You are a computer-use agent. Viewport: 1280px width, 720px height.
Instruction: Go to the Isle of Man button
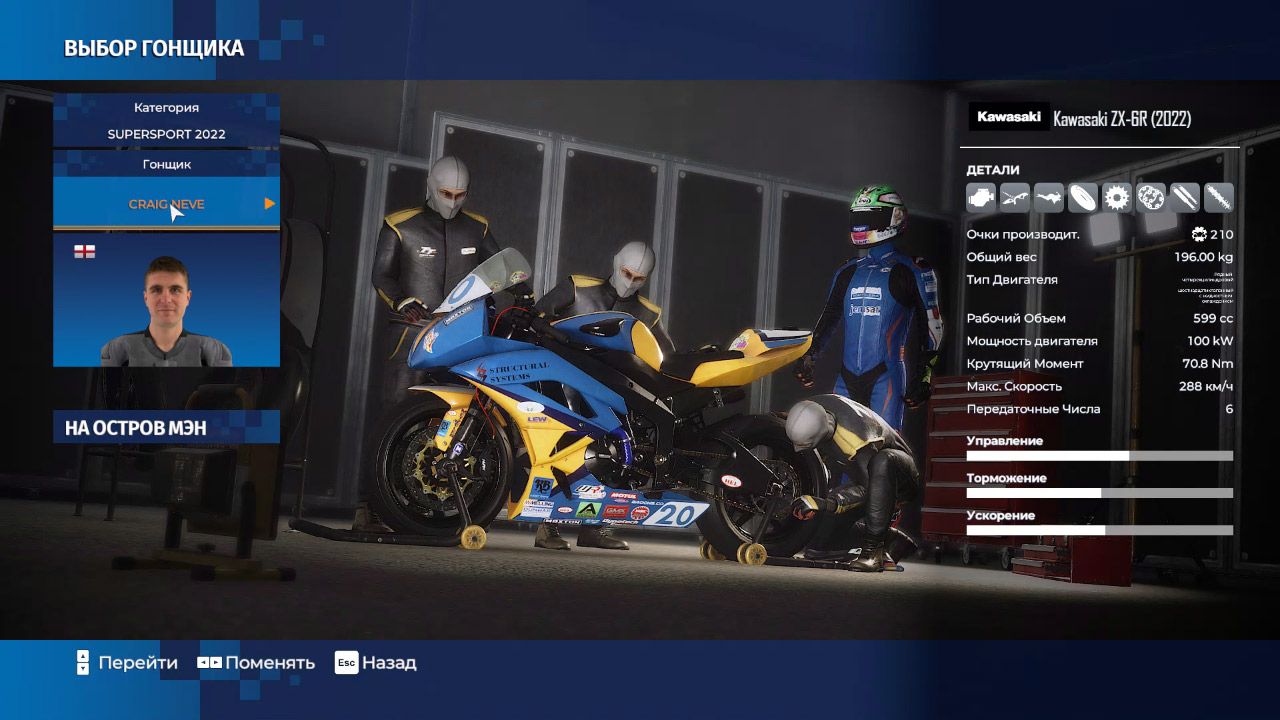[166, 428]
